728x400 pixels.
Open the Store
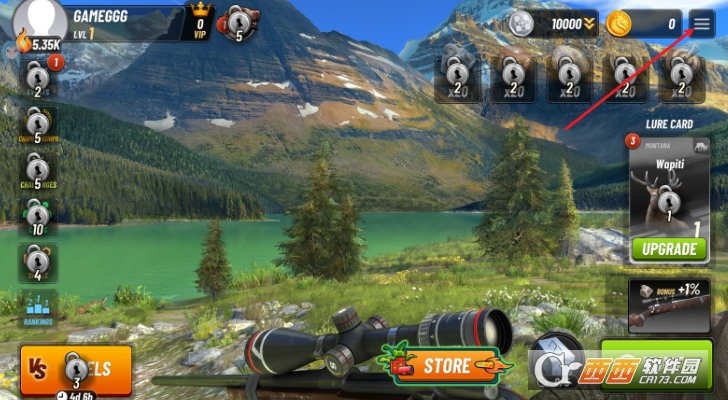point(438,365)
